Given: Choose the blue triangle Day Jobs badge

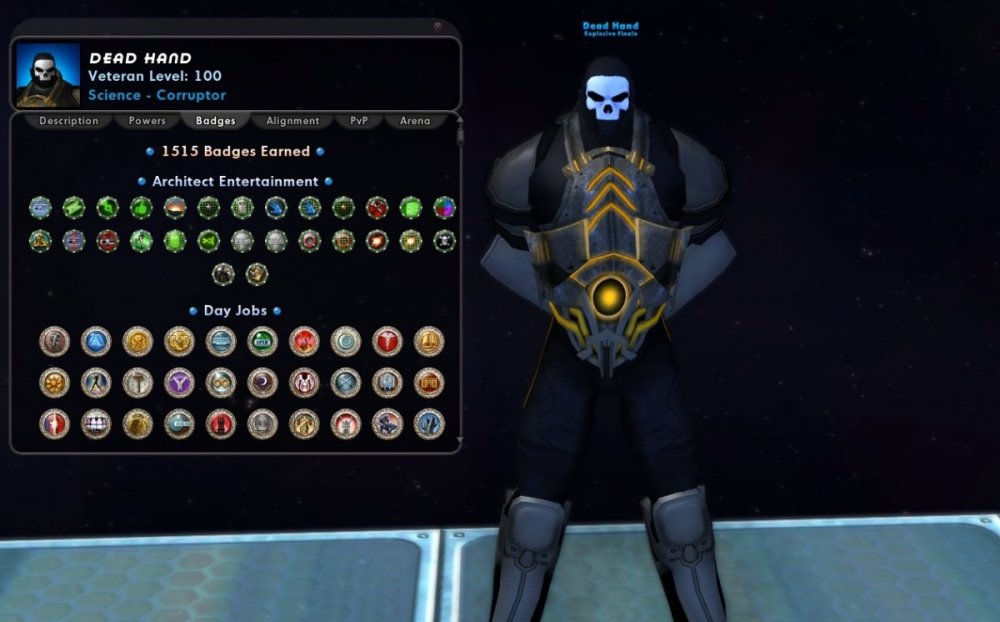Looking at the screenshot, I should click(96, 341).
